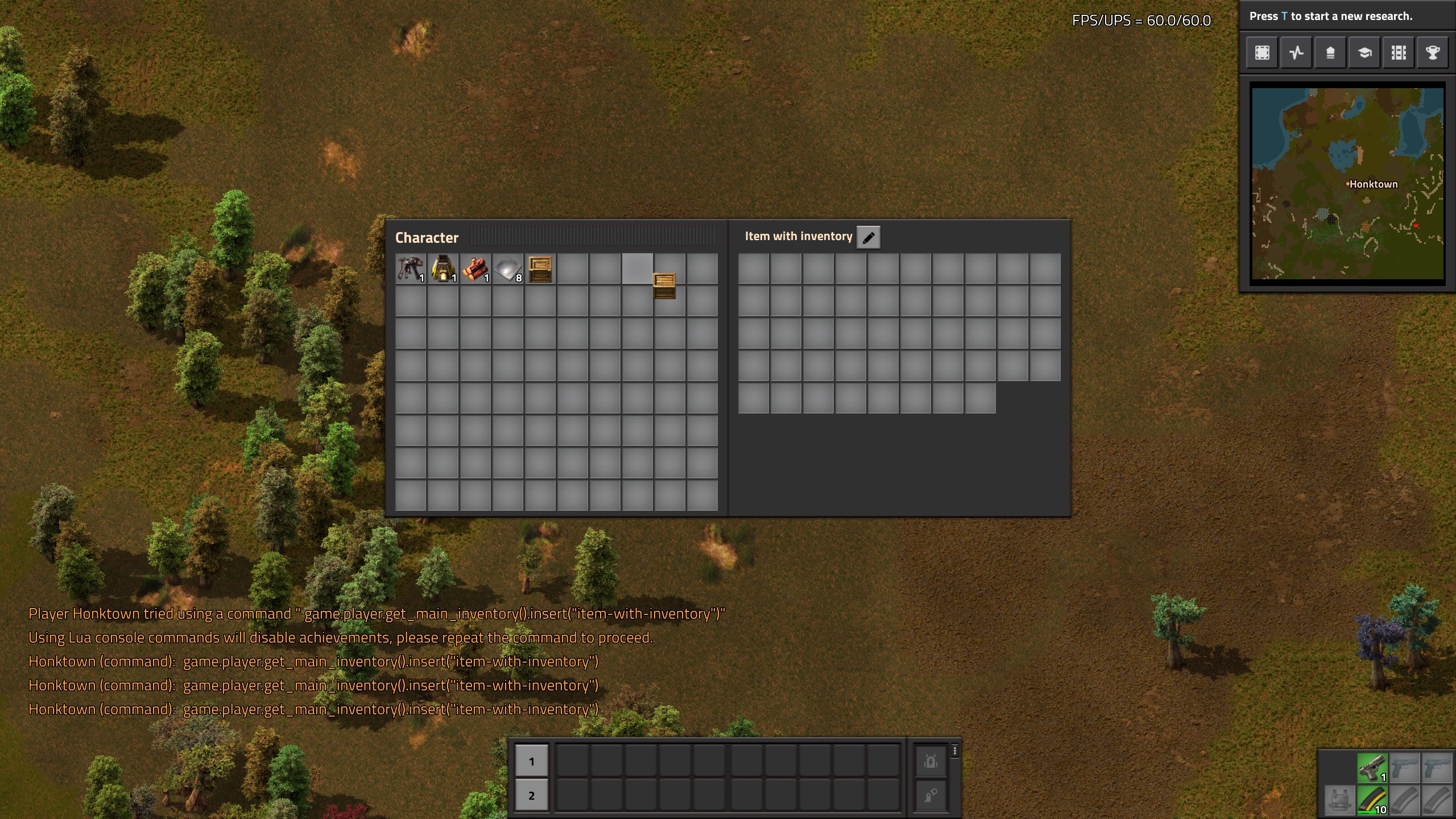
Task: Click the firearm magazine ammo slot
Action: coord(1372,800)
